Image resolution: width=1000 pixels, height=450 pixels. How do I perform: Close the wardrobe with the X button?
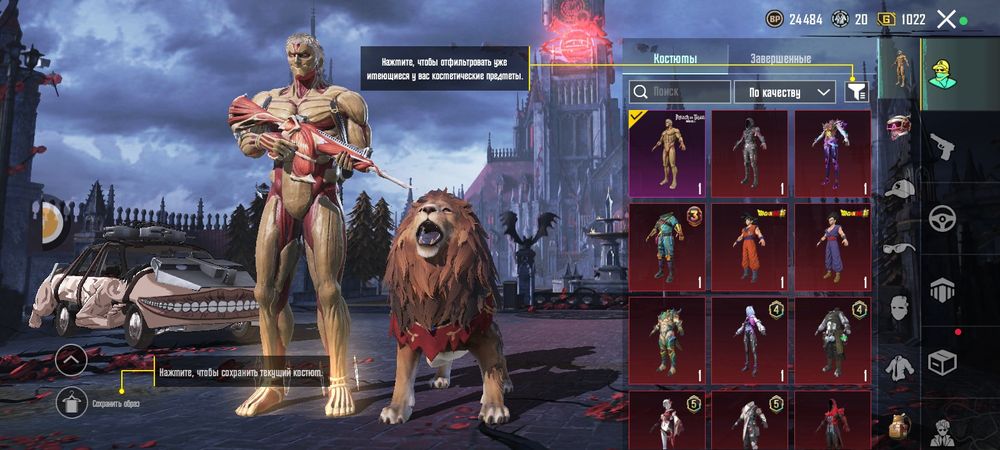point(946,19)
